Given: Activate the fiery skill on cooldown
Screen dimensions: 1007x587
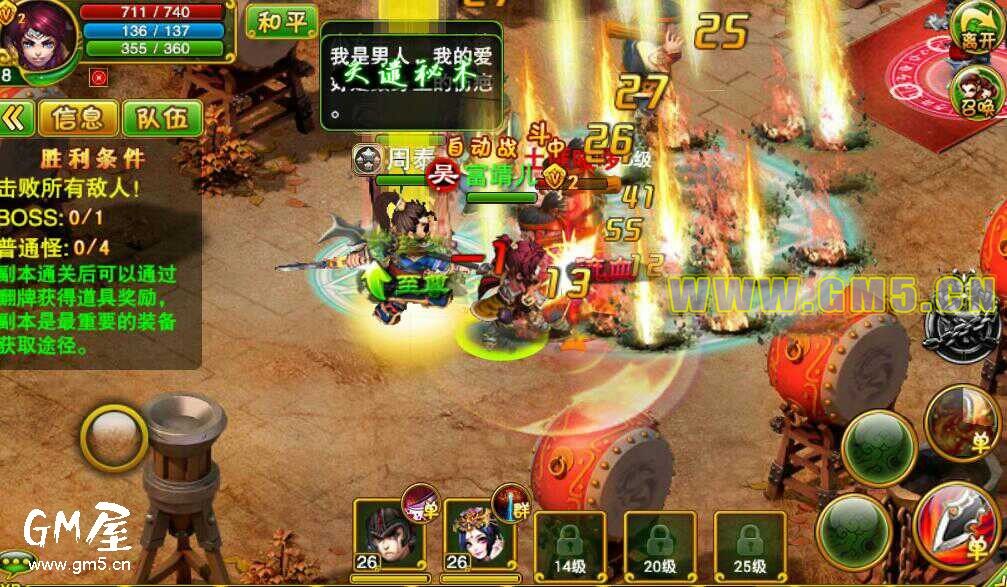Looking at the screenshot, I should click(x=961, y=421).
